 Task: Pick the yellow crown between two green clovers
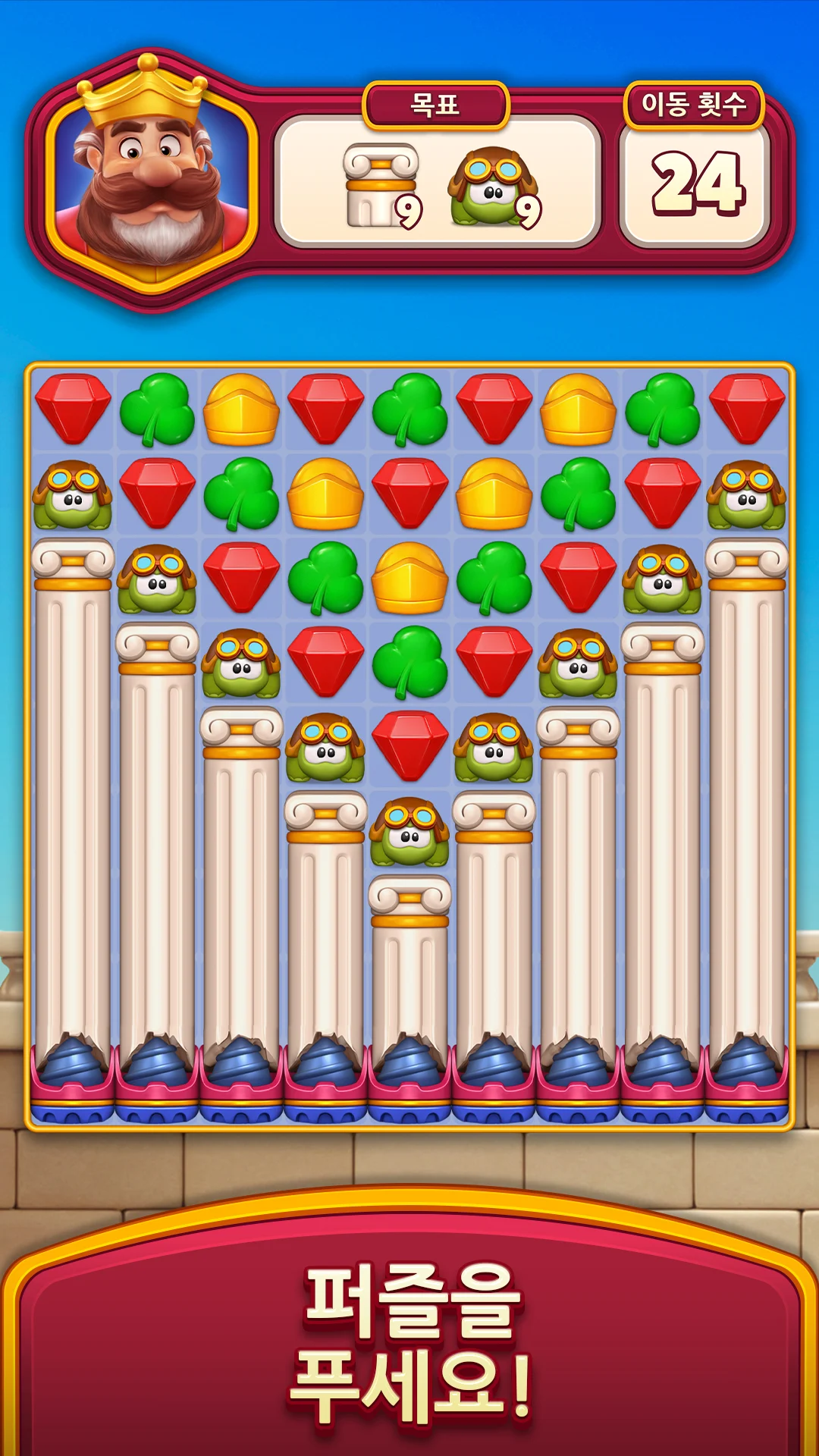(x=409, y=577)
